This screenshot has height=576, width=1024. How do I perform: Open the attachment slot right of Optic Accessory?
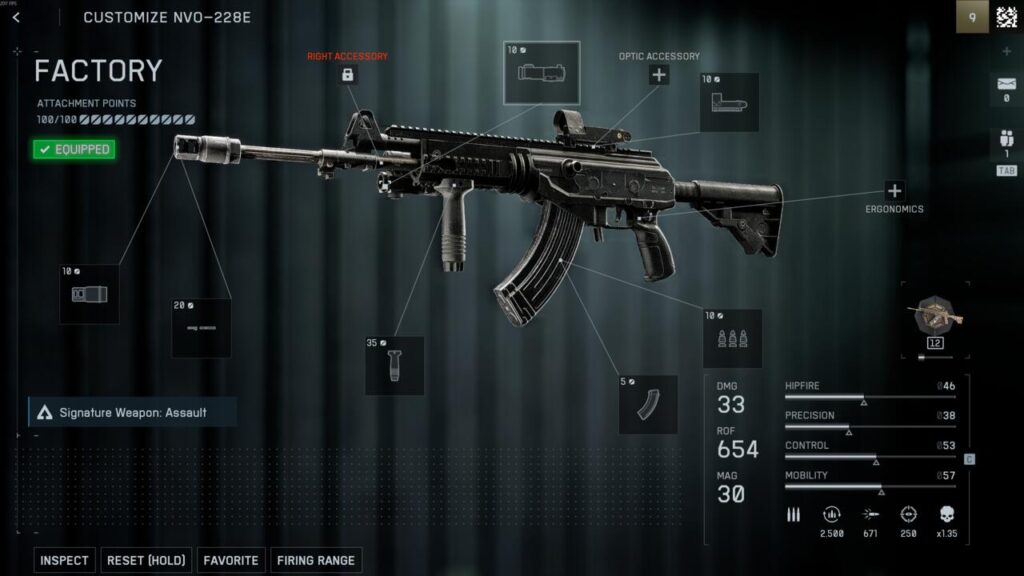point(728,102)
